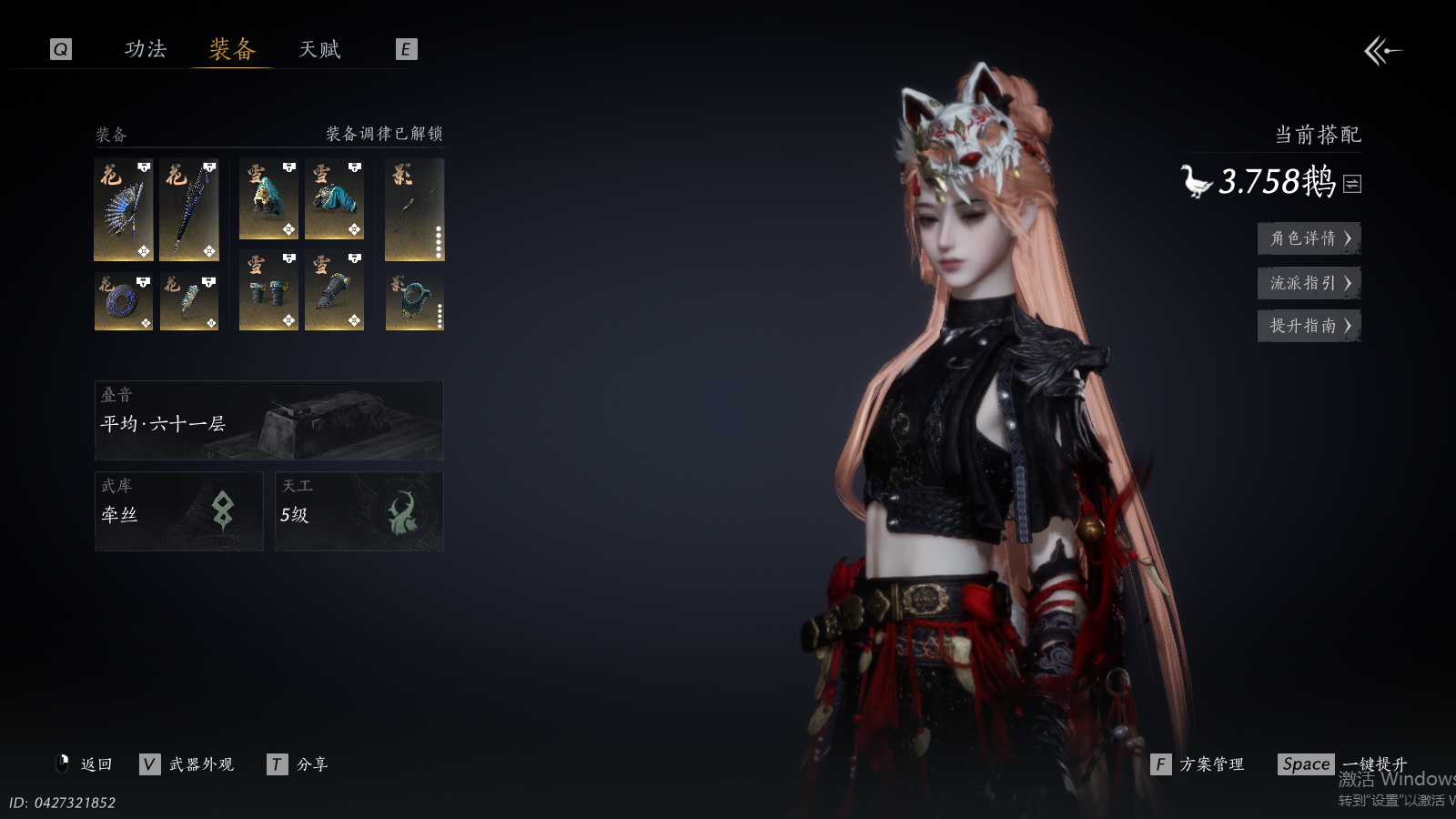The image size is (1456, 819).
Task: Select the teal neck guard slot
Action: pos(414,301)
